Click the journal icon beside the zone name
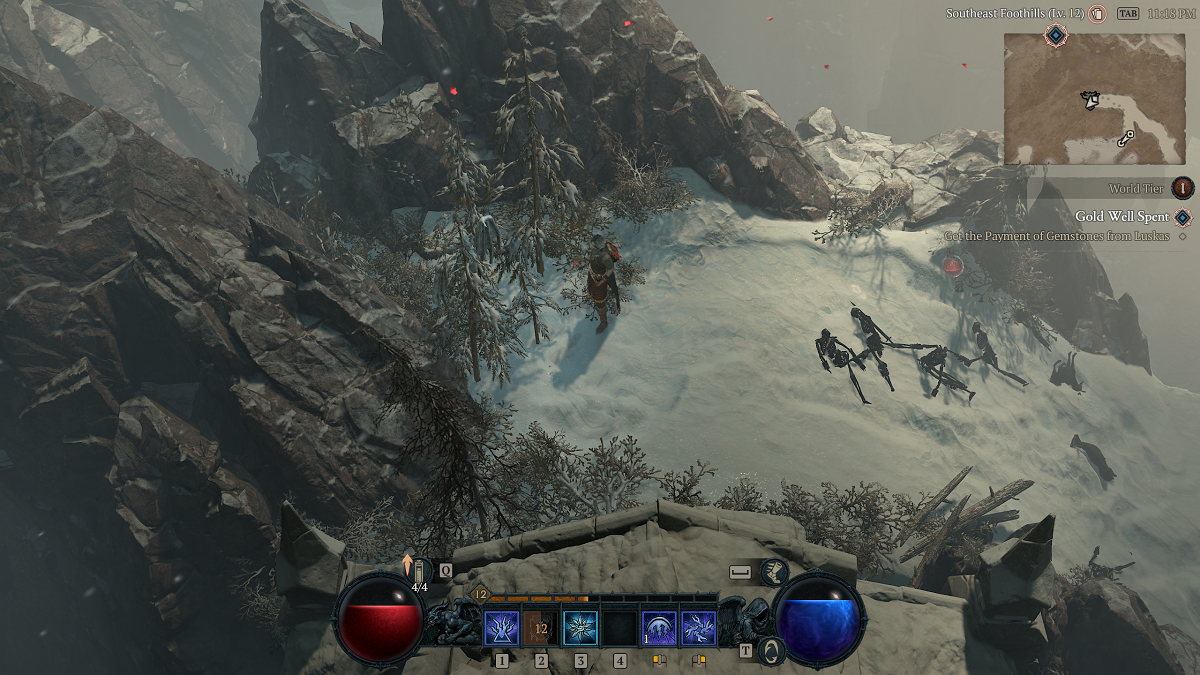Viewport: 1200px width, 675px height. 1096,14
